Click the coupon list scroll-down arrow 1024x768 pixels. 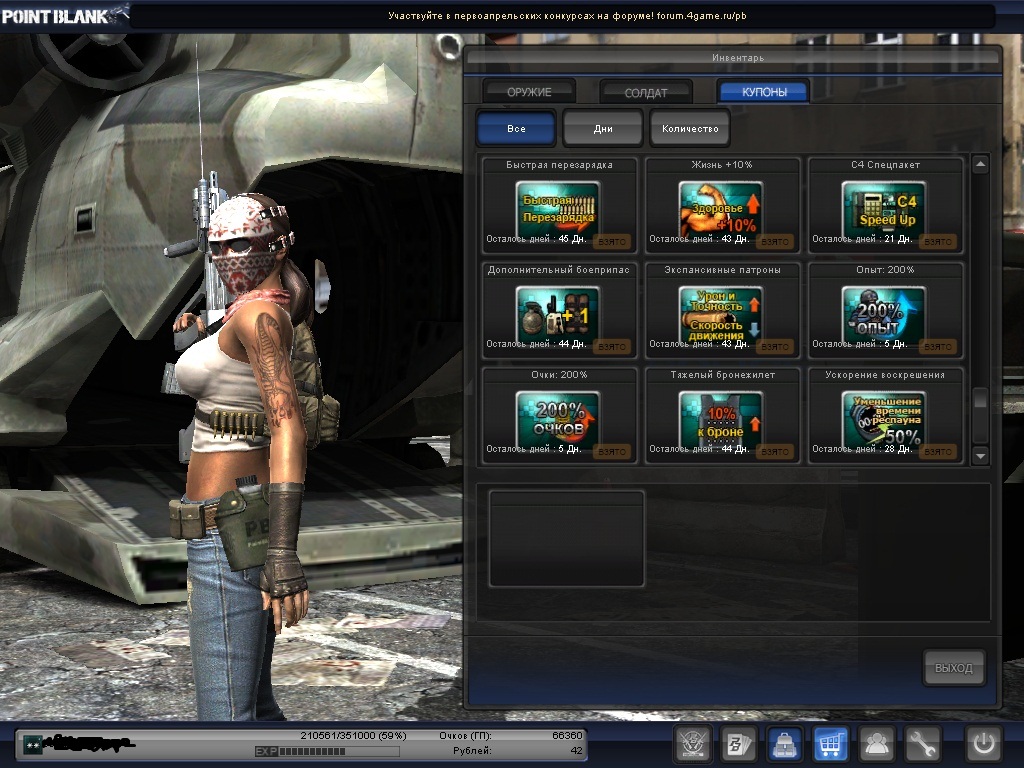pyautogui.click(x=980, y=456)
